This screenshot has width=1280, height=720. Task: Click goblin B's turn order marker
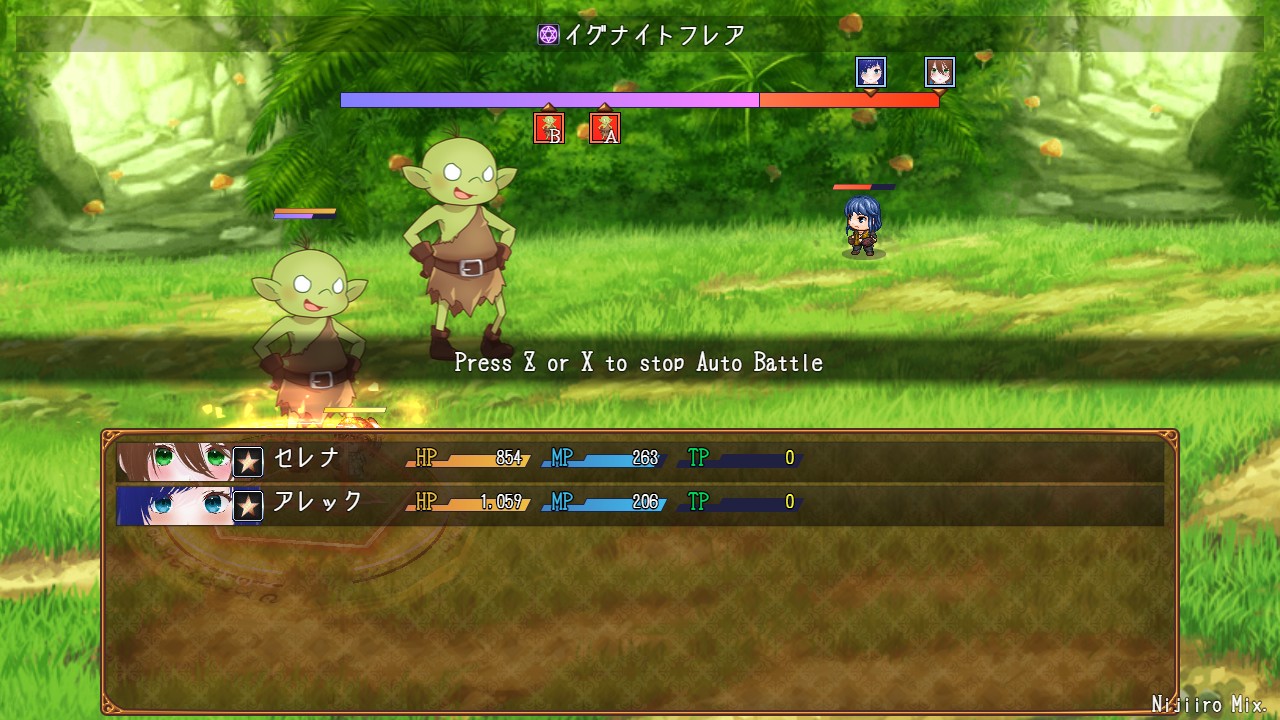(x=549, y=128)
